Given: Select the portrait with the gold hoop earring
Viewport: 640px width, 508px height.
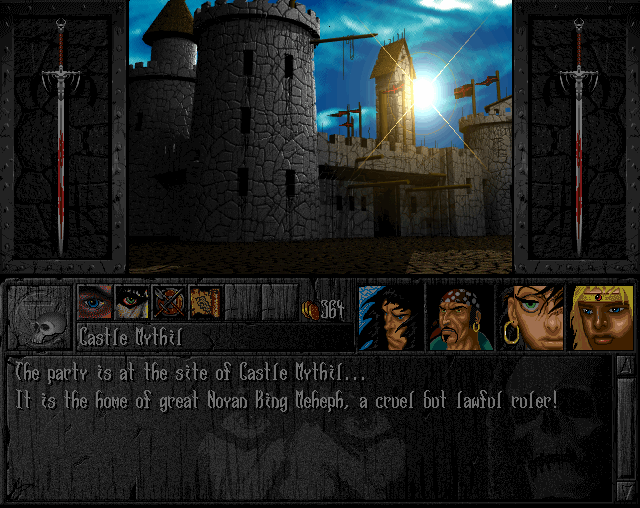Looking at the screenshot, I should (532, 317).
